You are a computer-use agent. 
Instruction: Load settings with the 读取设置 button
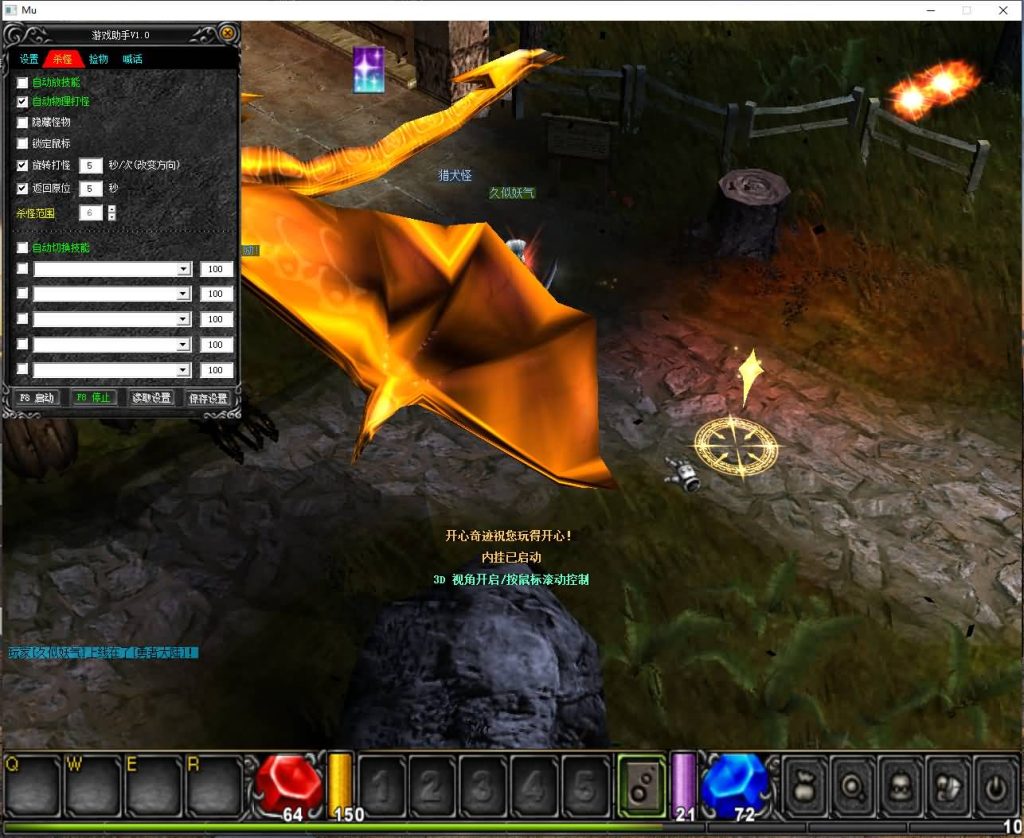tap(152, 398)
